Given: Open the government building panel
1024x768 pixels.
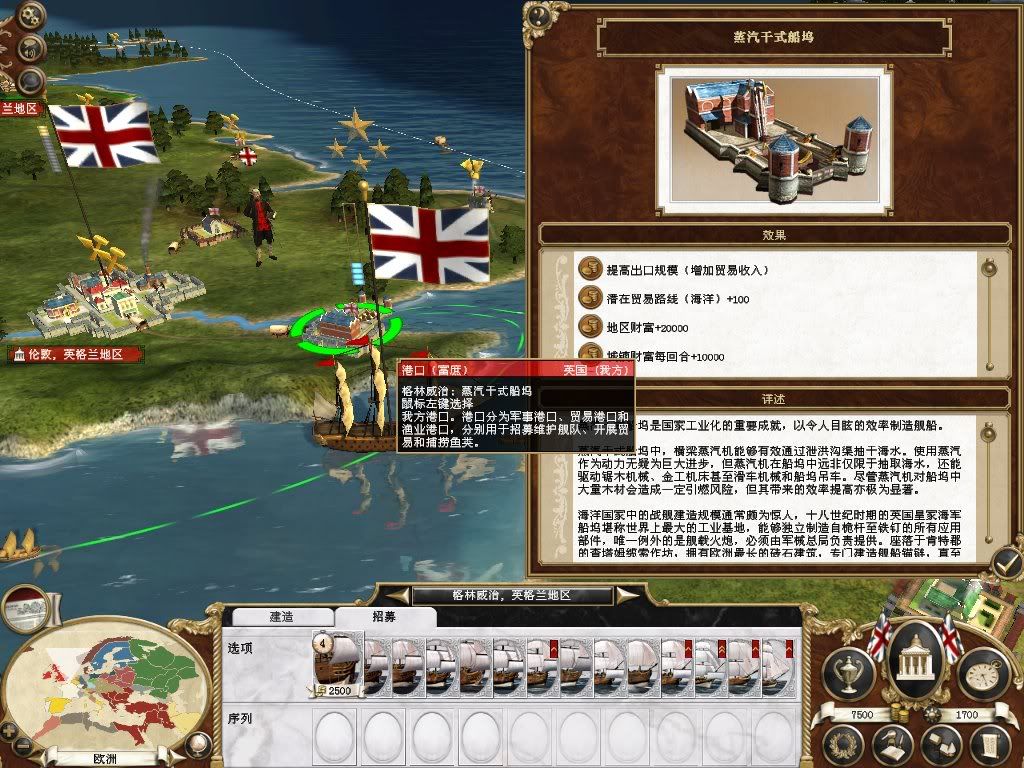Looking at the screenshot, I should [913, 660].
